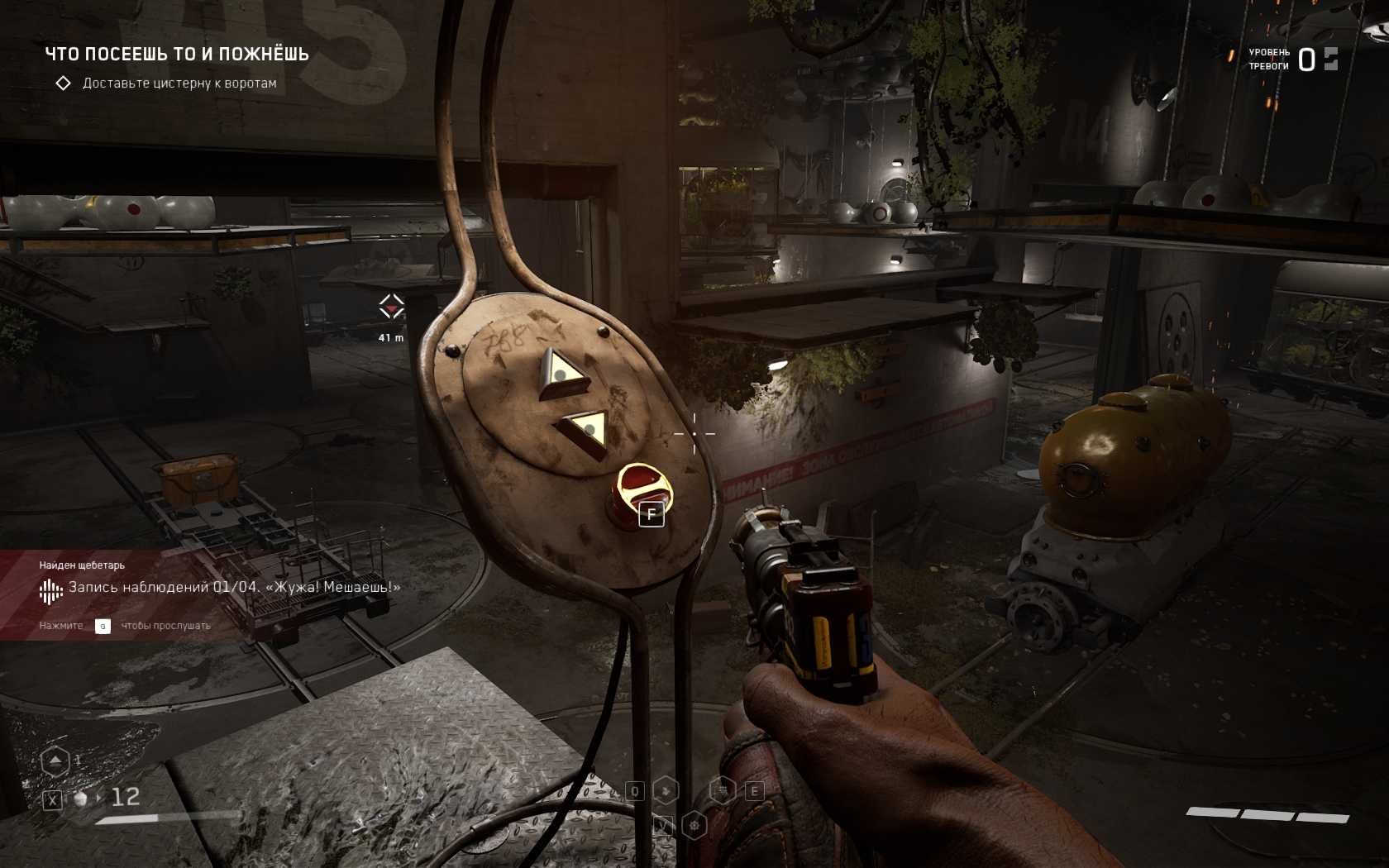Screen dimensions: 1389x868
Task: Activate the left hexagon glove ability
Action: [x=666, y=790]
